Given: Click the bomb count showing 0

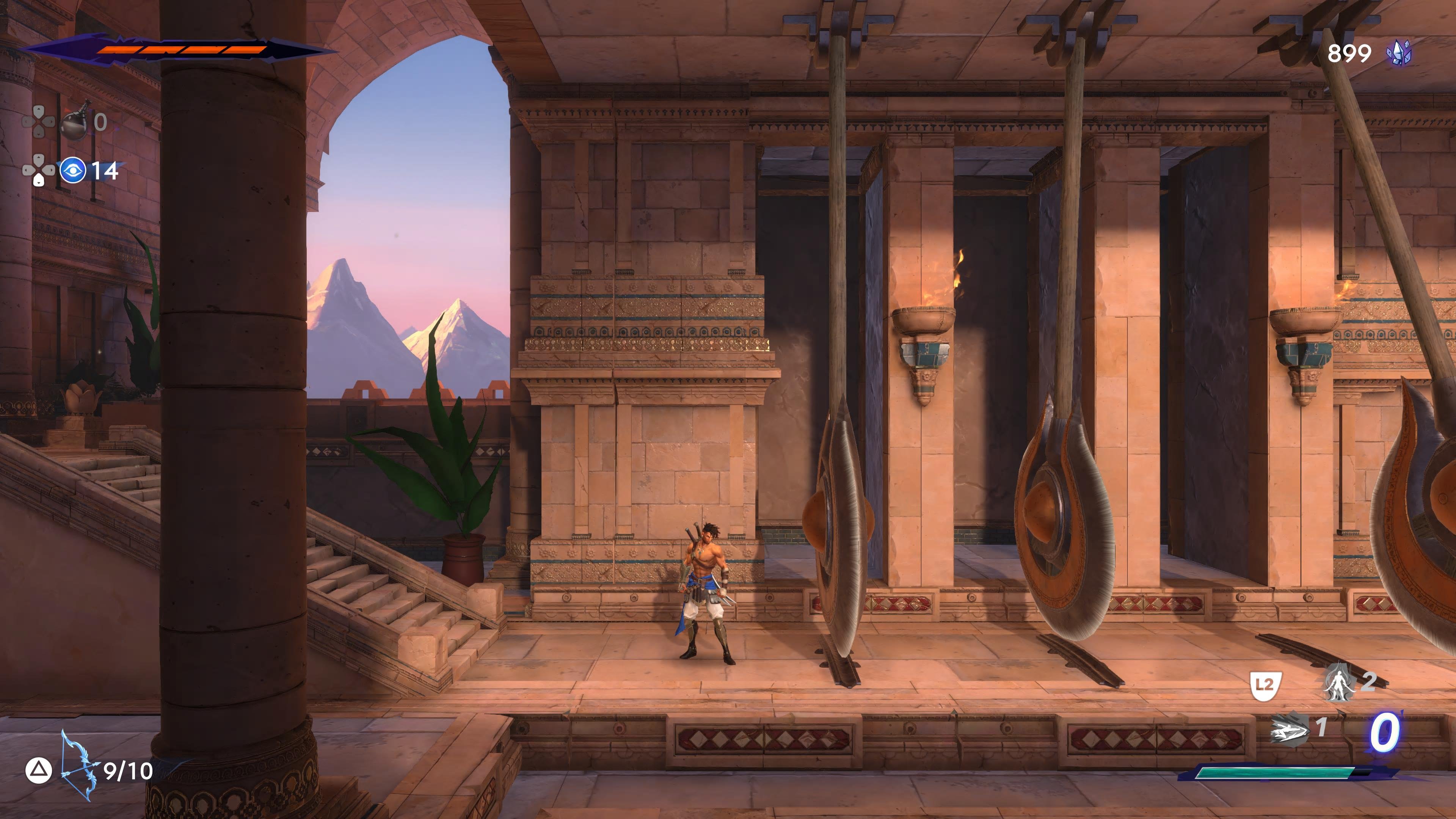Looking at the screenshot, I should pyautogui.click(x=100, y=121).
